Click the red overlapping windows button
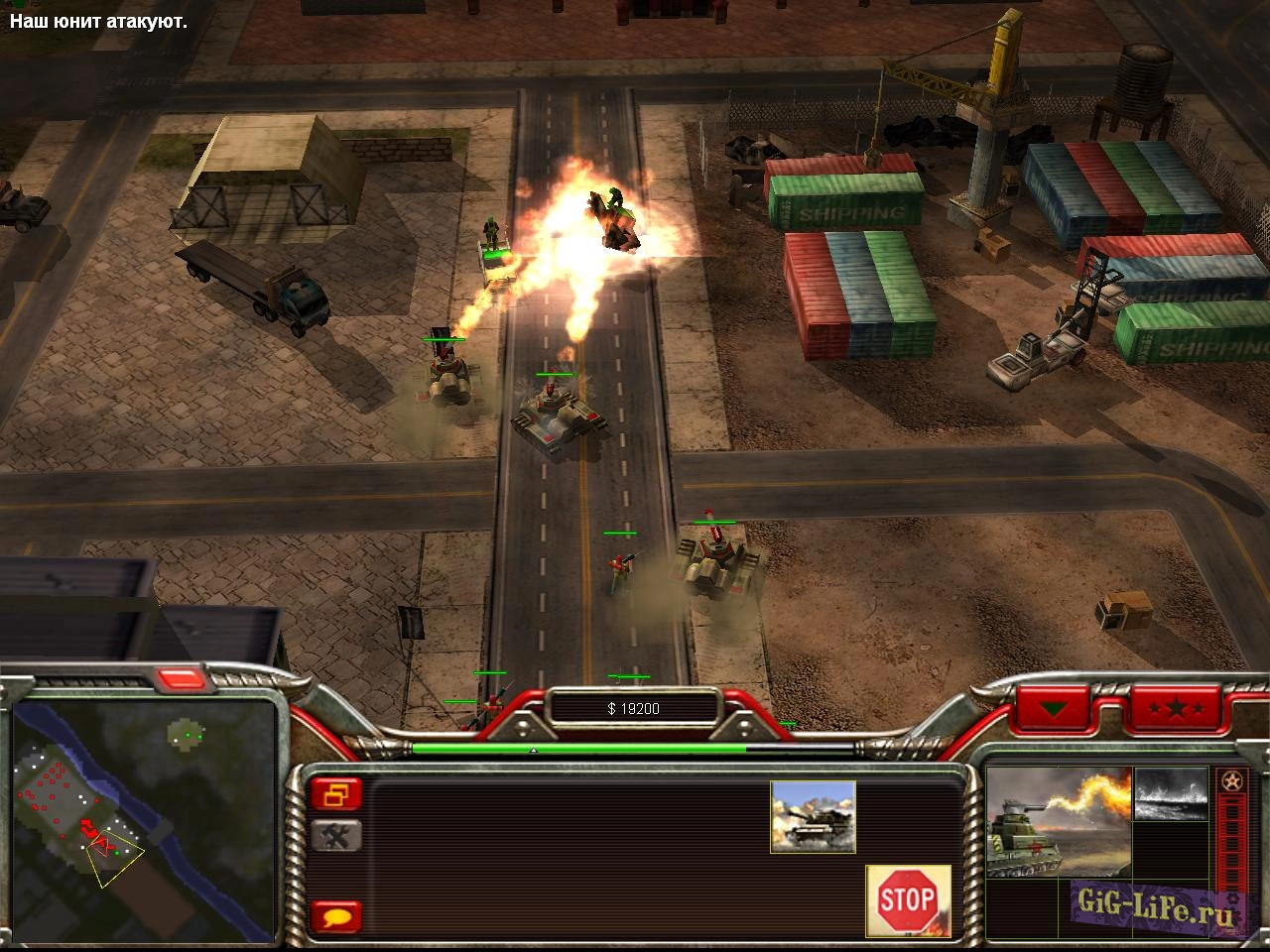This screenshot has height=952, width=1270. [336, 793]
